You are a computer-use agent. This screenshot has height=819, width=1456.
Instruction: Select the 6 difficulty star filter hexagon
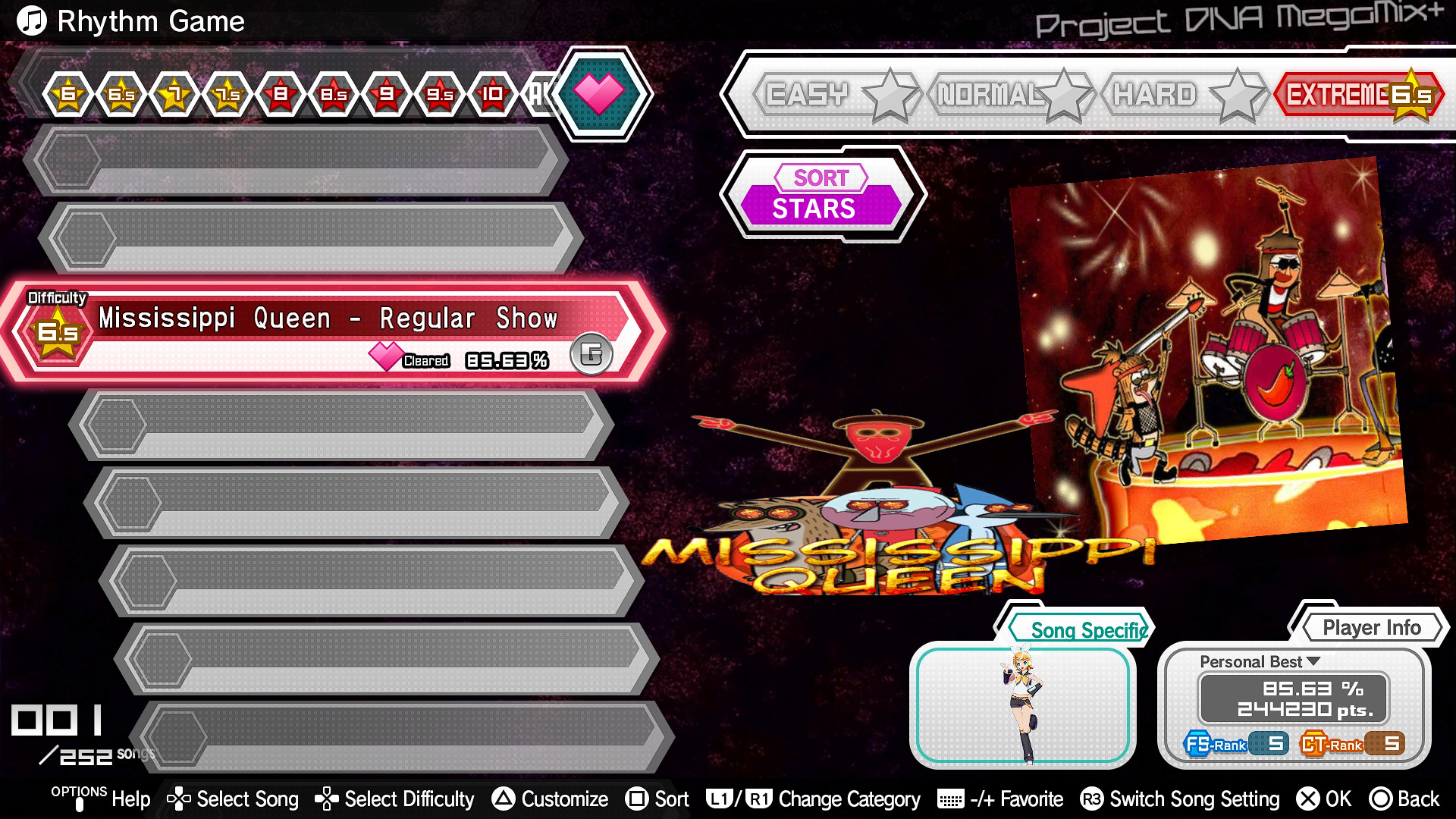pos(67,94)
